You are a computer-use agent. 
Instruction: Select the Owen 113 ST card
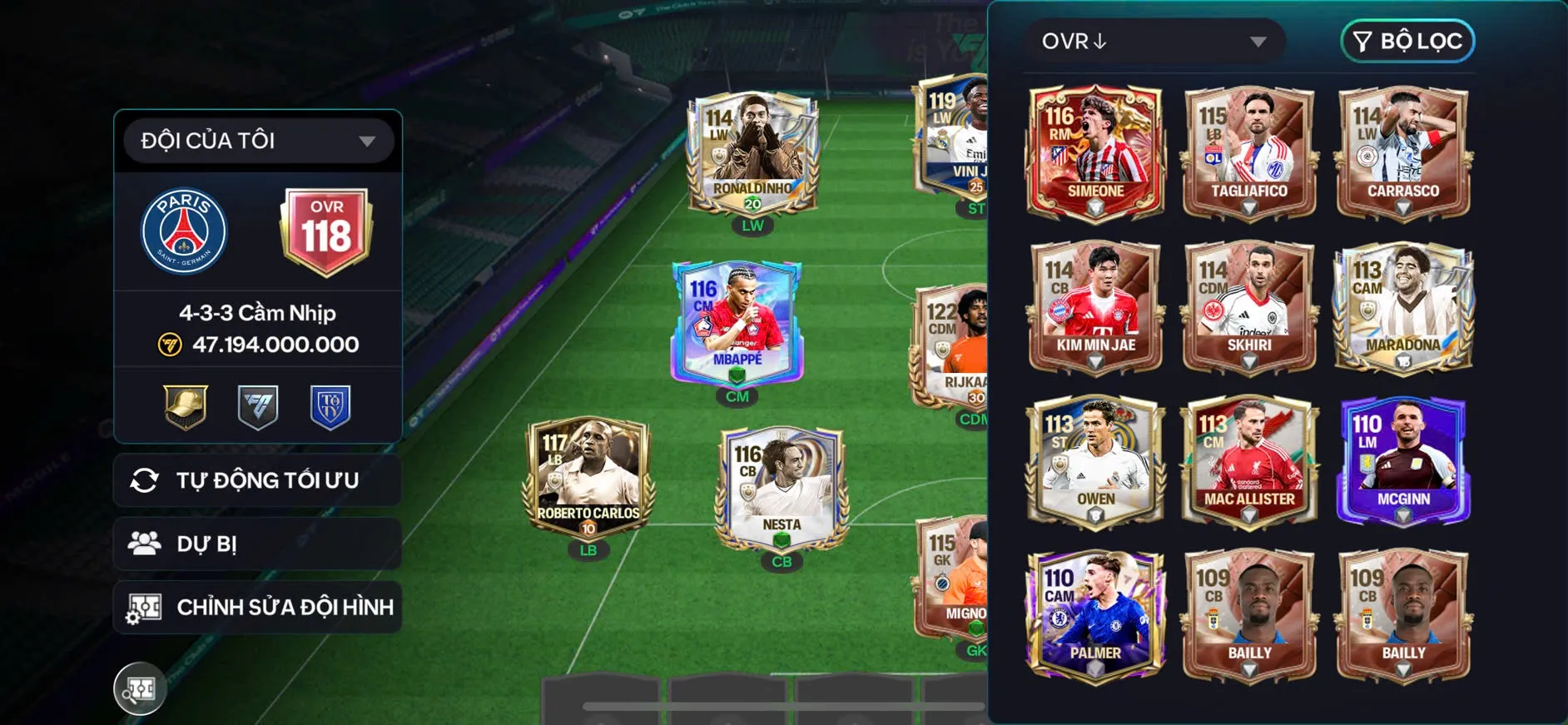[1095, 460]
